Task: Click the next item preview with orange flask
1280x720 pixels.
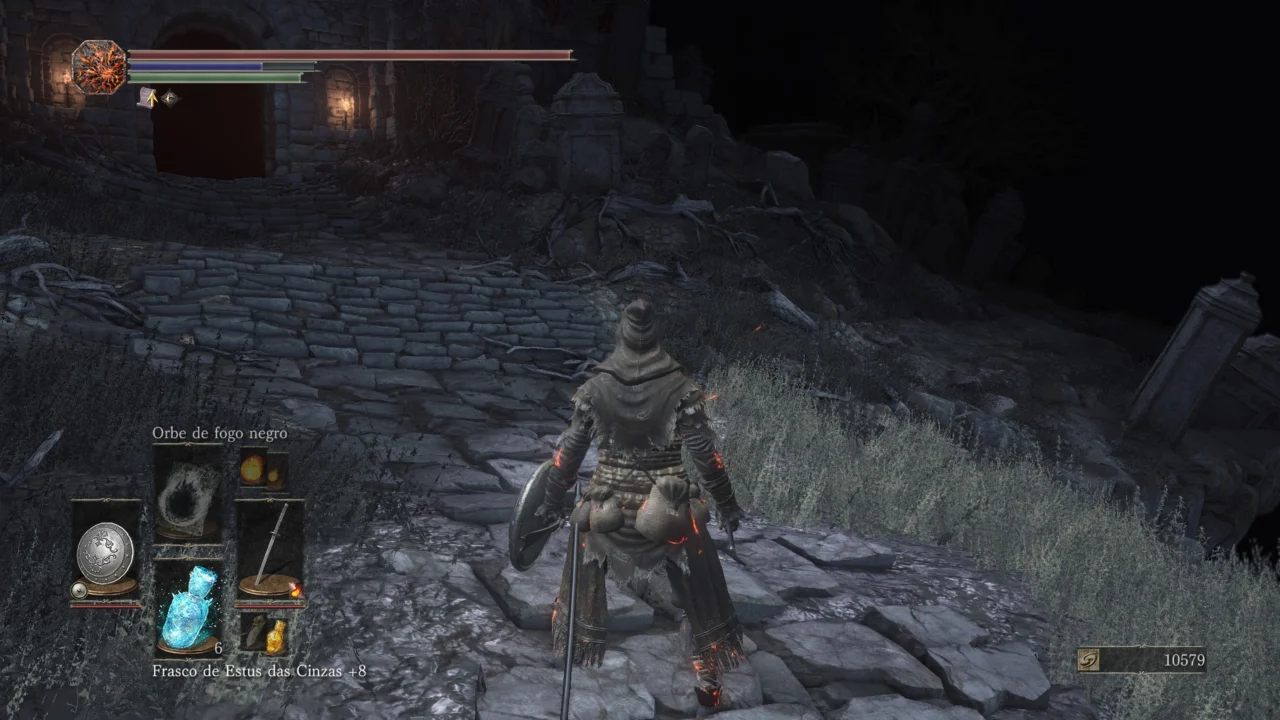Action: (x=264, y=634)
